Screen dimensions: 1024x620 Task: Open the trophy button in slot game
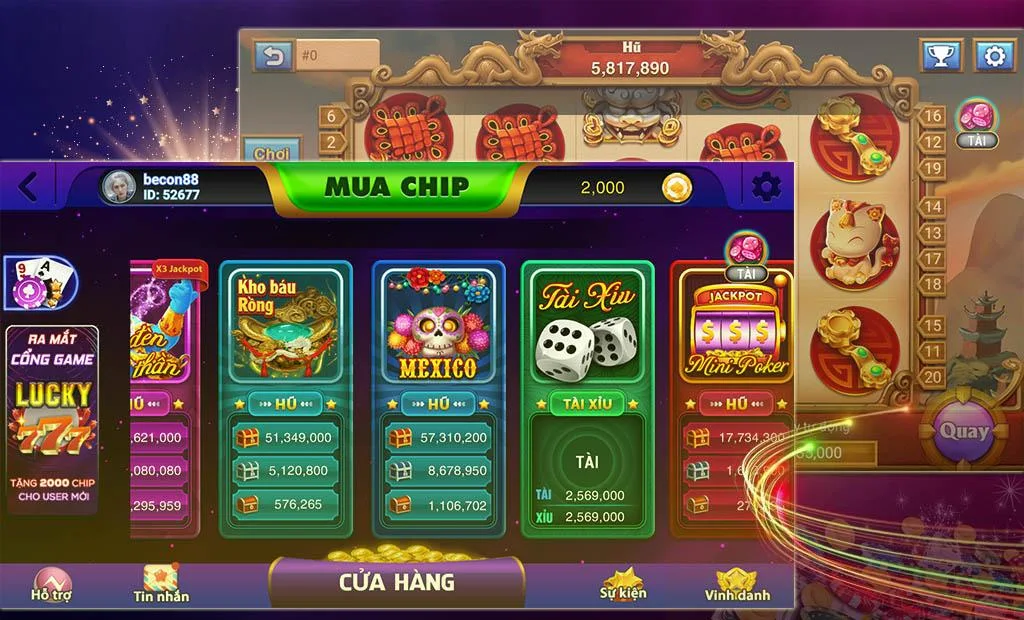tap(940, 56)
